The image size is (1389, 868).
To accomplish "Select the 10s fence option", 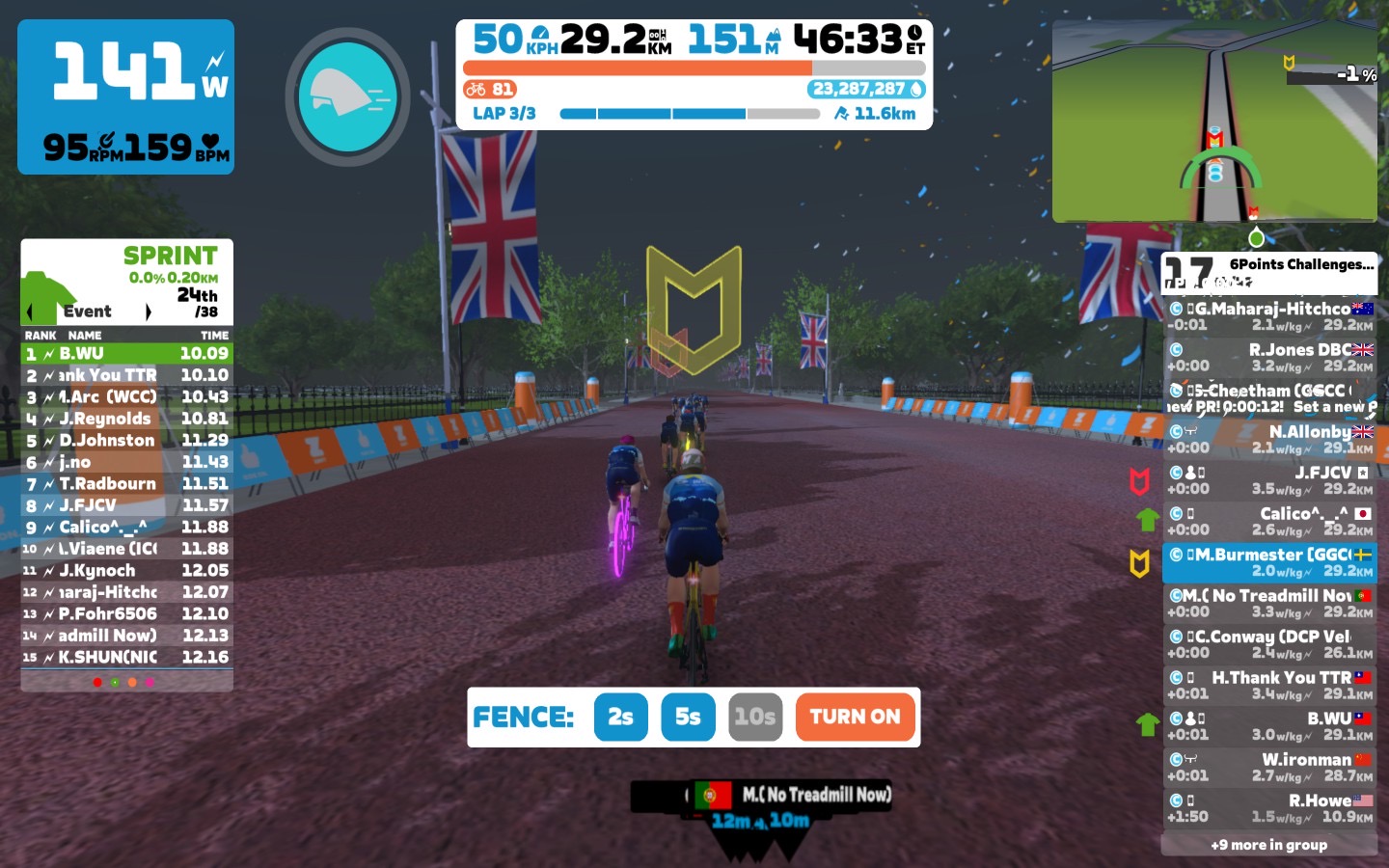I will pos(754,717).
